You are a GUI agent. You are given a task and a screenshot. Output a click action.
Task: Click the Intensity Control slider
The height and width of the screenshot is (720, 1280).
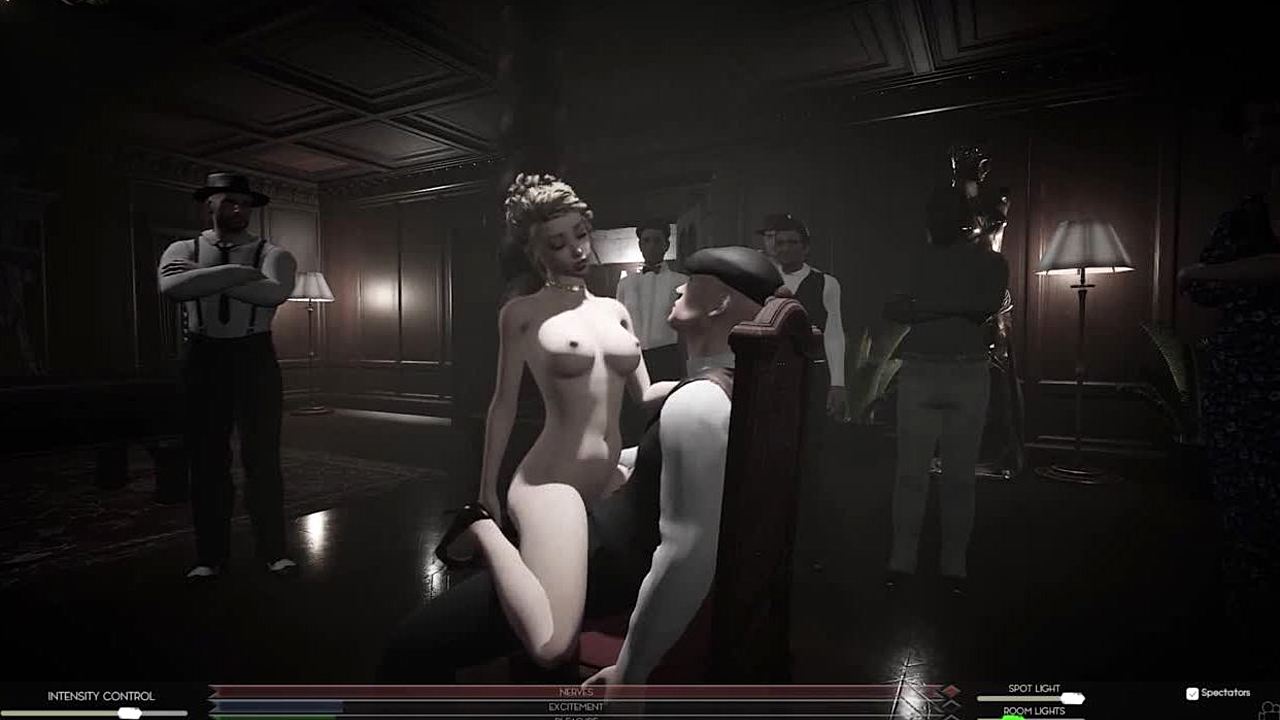click(129, 712)
